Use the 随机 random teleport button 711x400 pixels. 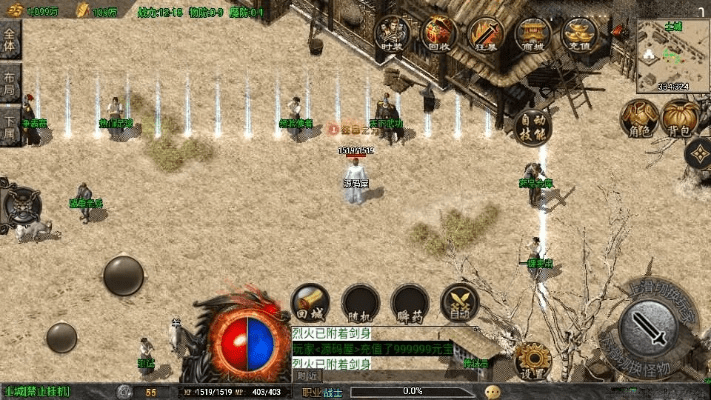(x=360, y=301)
